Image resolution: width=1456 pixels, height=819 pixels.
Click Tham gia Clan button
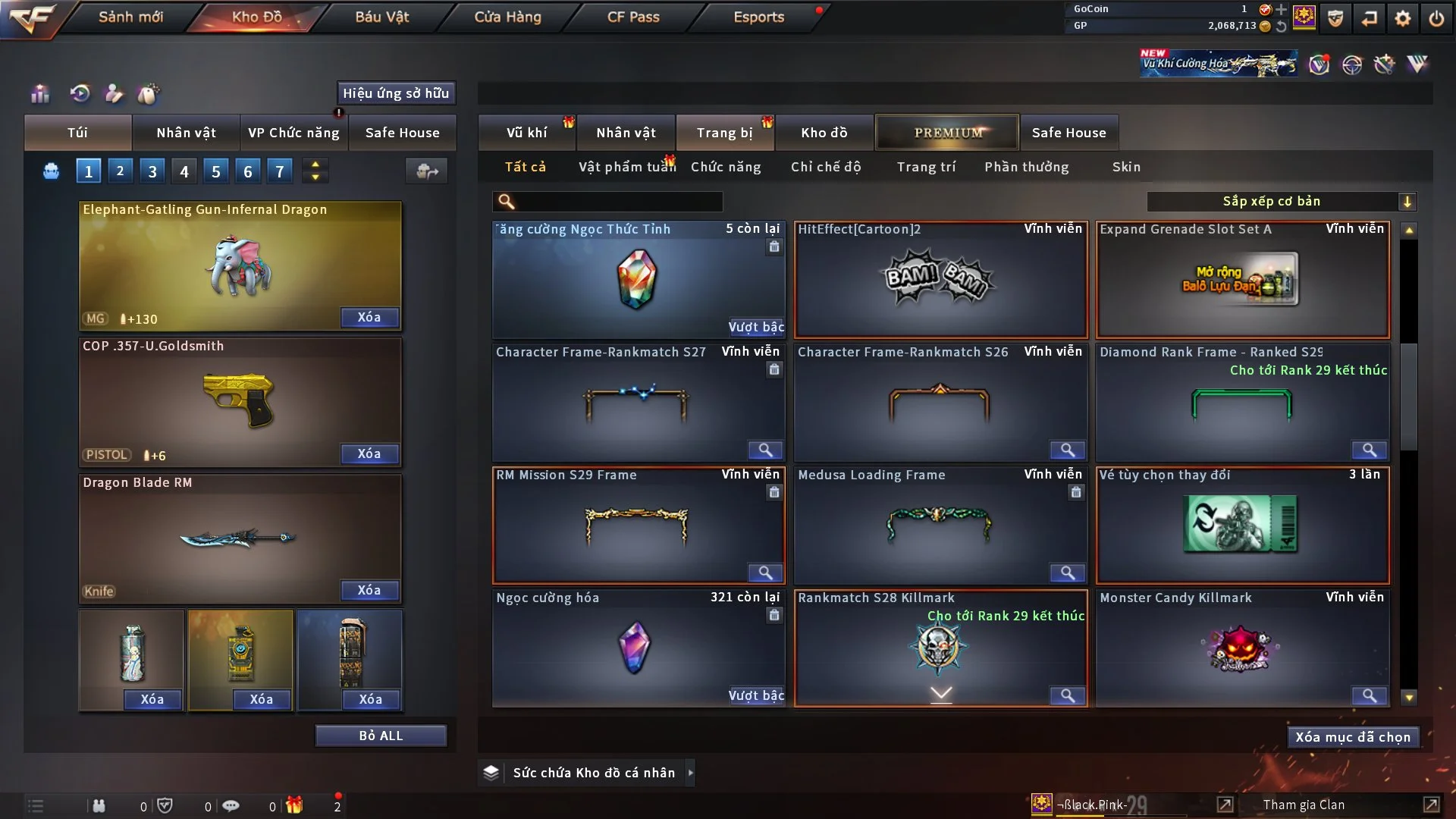[x=1304, y=805]
